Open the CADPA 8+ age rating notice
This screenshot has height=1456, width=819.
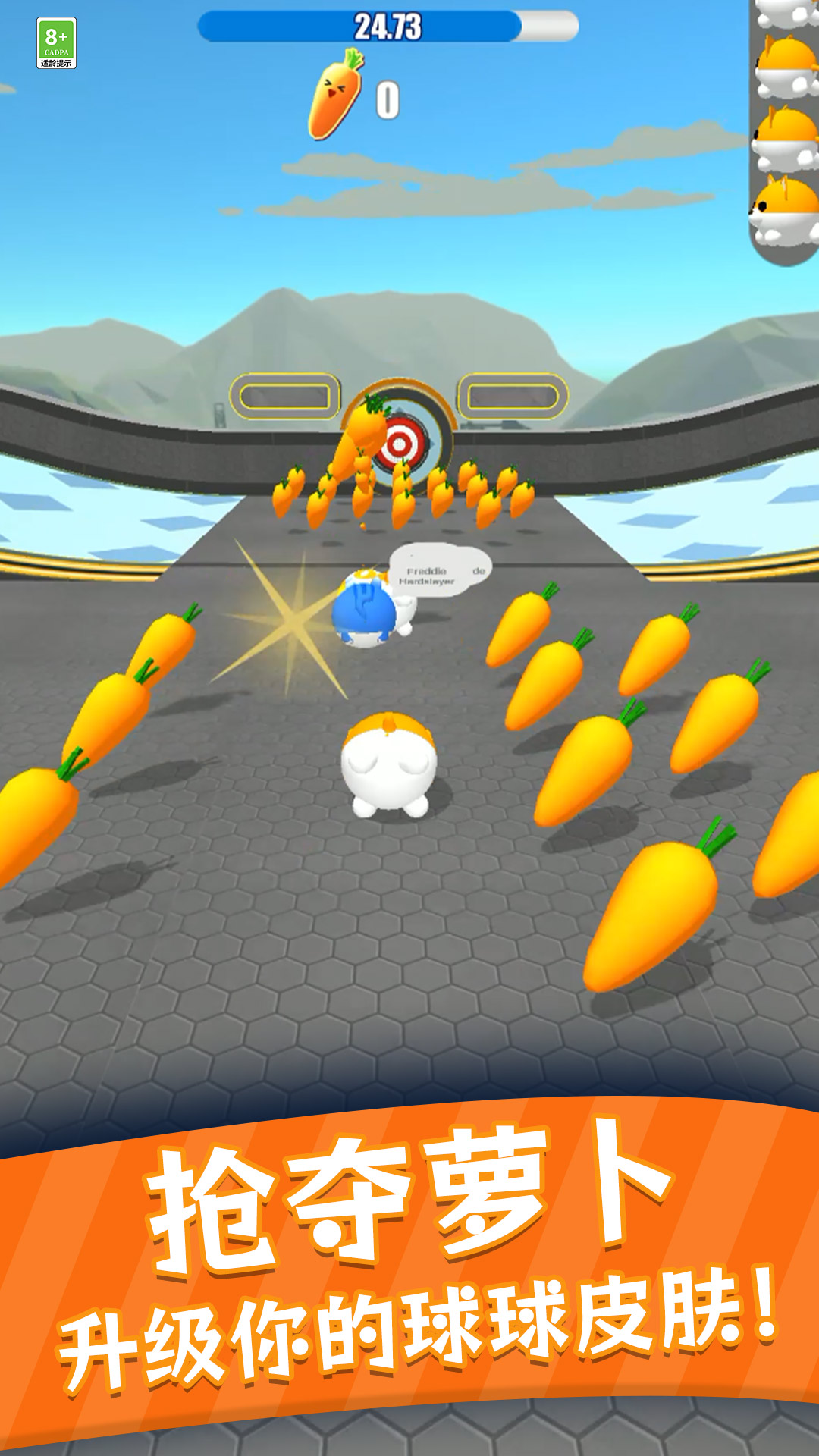[56, 43]
